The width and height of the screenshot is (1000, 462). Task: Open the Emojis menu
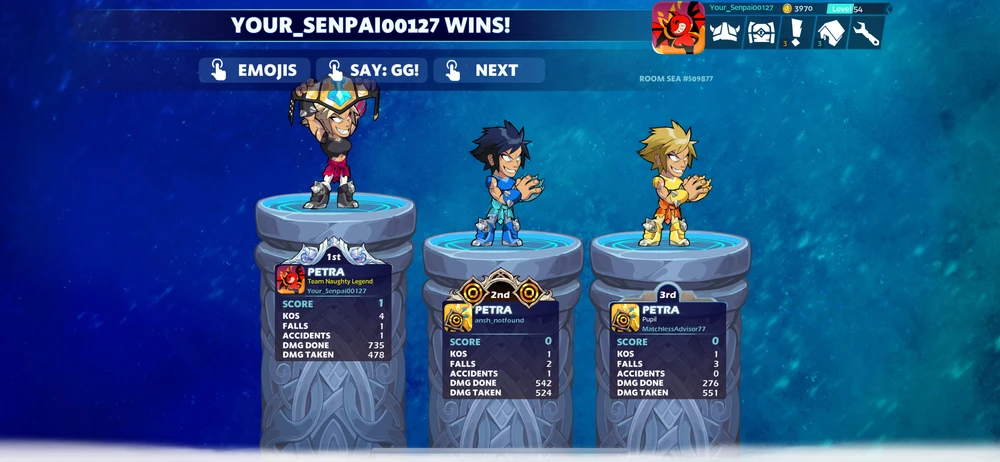254,70
